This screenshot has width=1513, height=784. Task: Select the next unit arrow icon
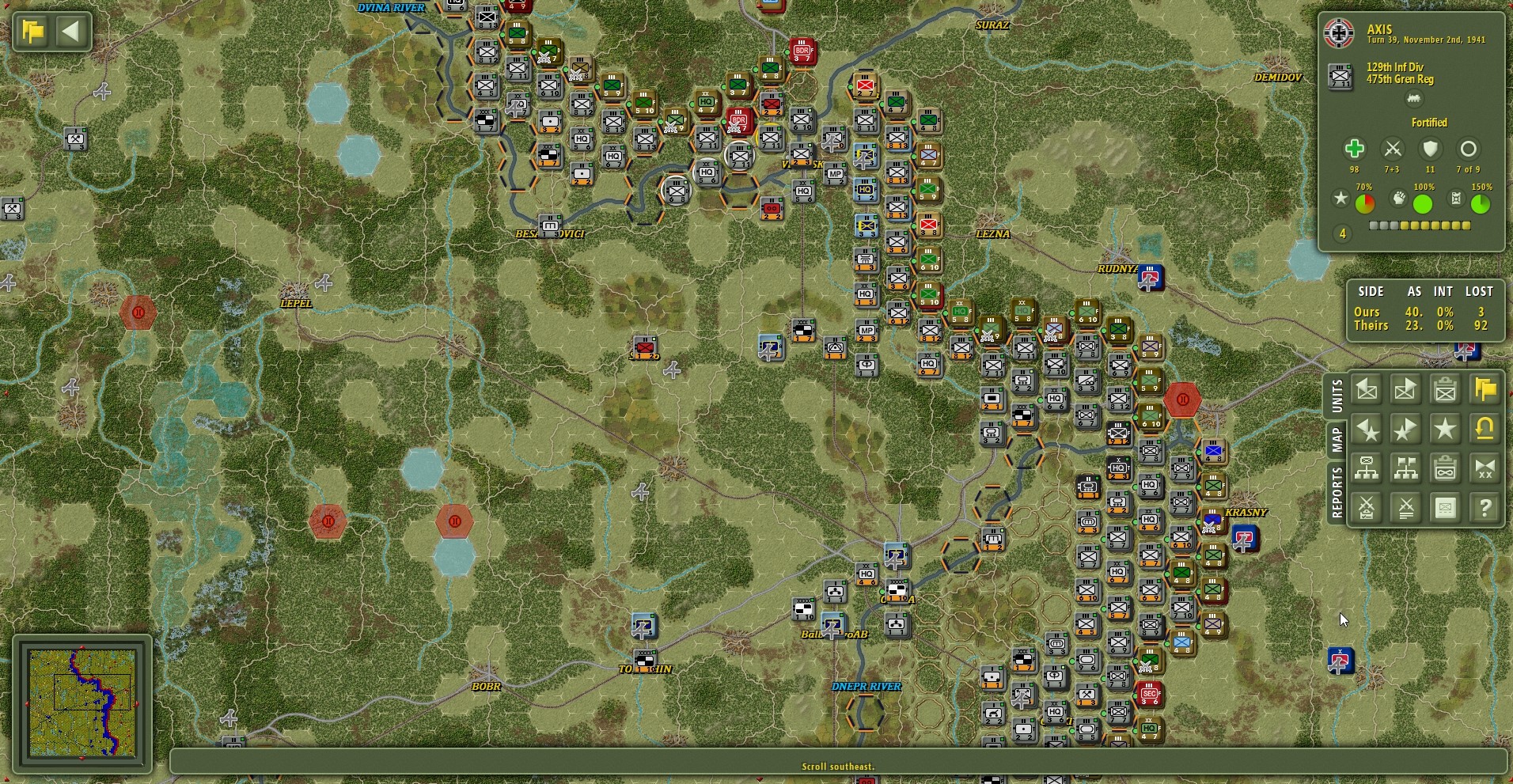pos(1407,389)
